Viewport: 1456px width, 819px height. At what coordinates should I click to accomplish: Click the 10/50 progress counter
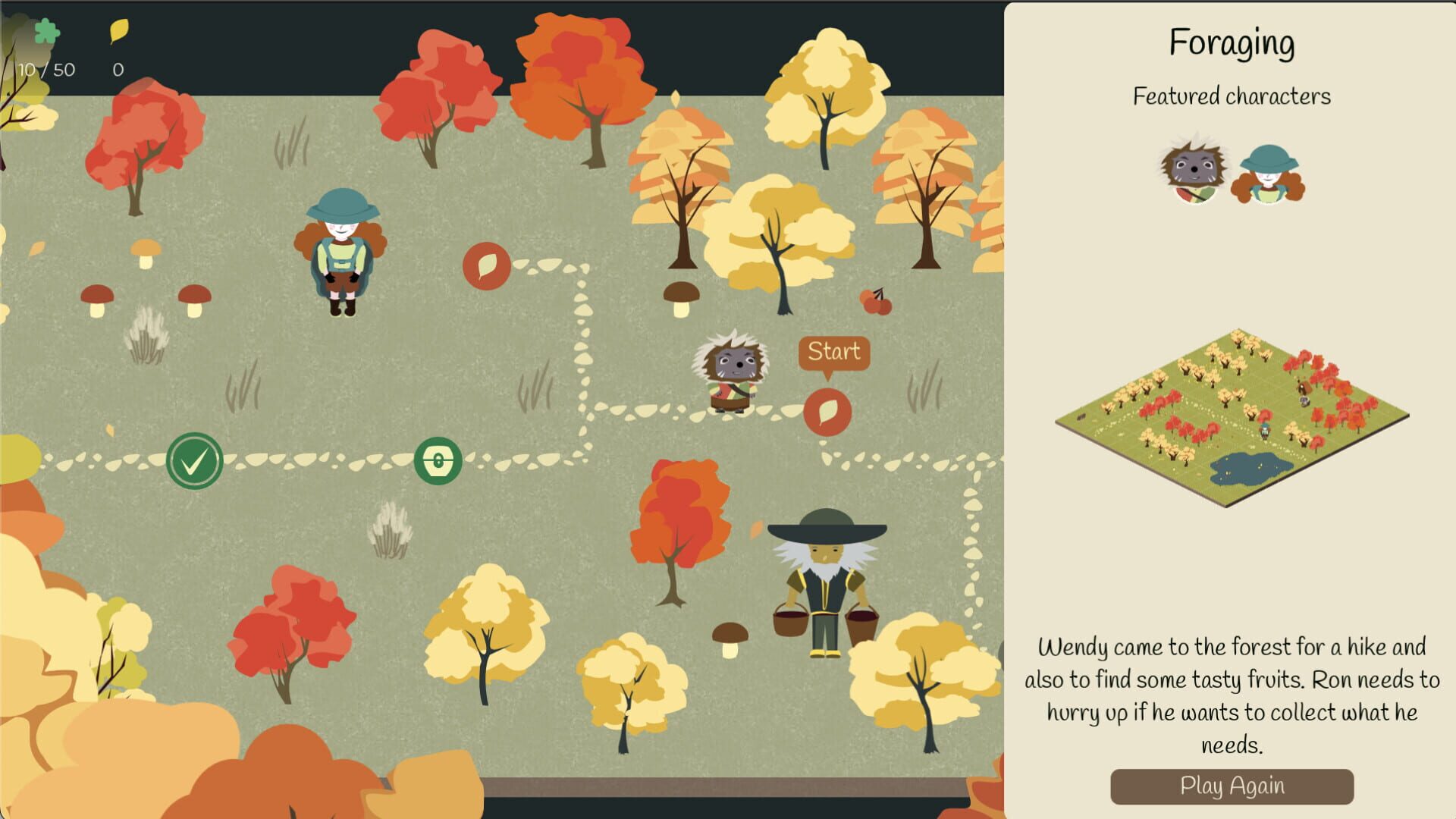click(x=47, y=70)
